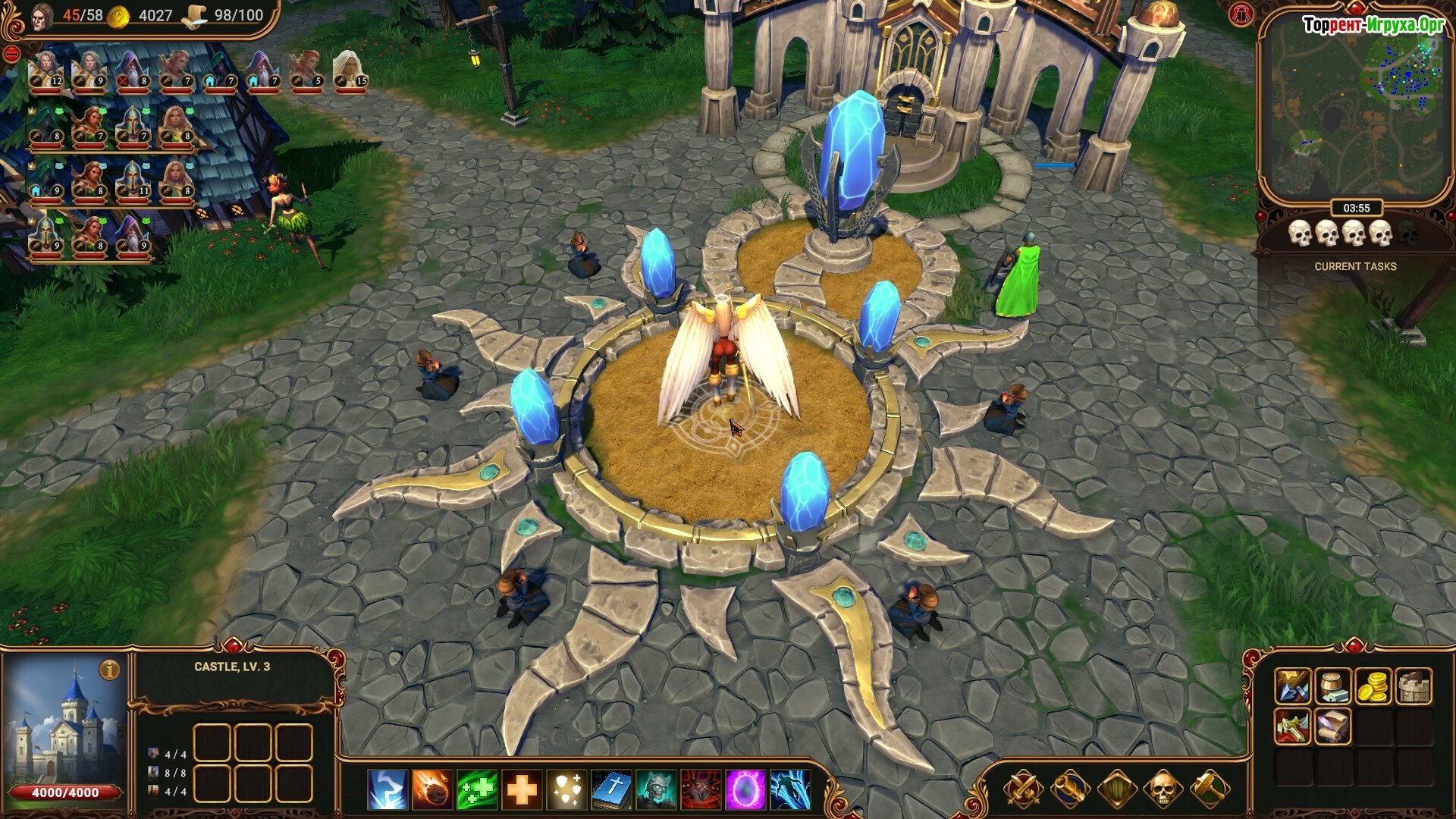Open the gold coins economy building category
The width and height of the screenshot is (1456, 819).
coord(1373,686)
